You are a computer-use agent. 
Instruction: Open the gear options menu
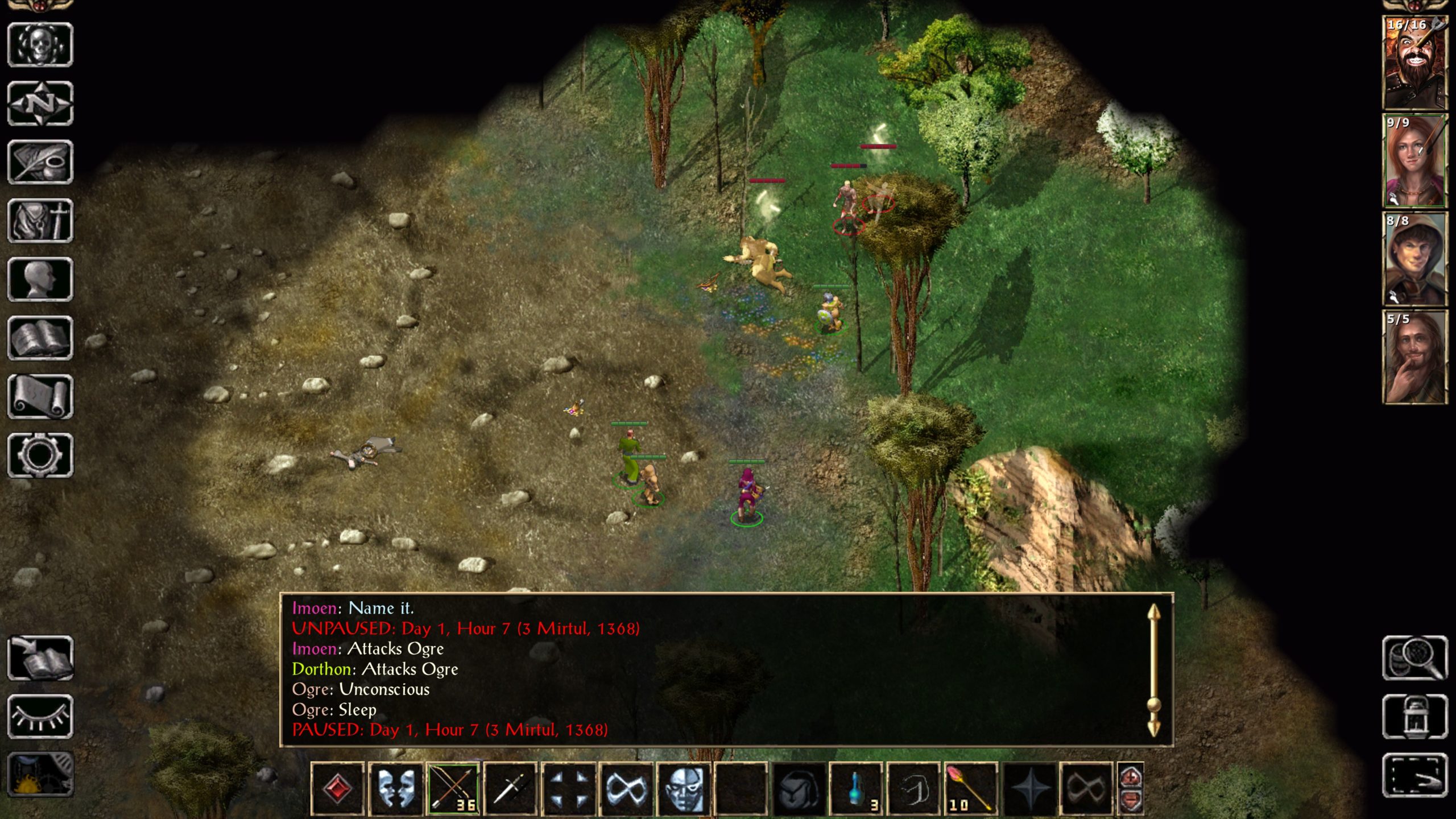[x=40, y=456]
